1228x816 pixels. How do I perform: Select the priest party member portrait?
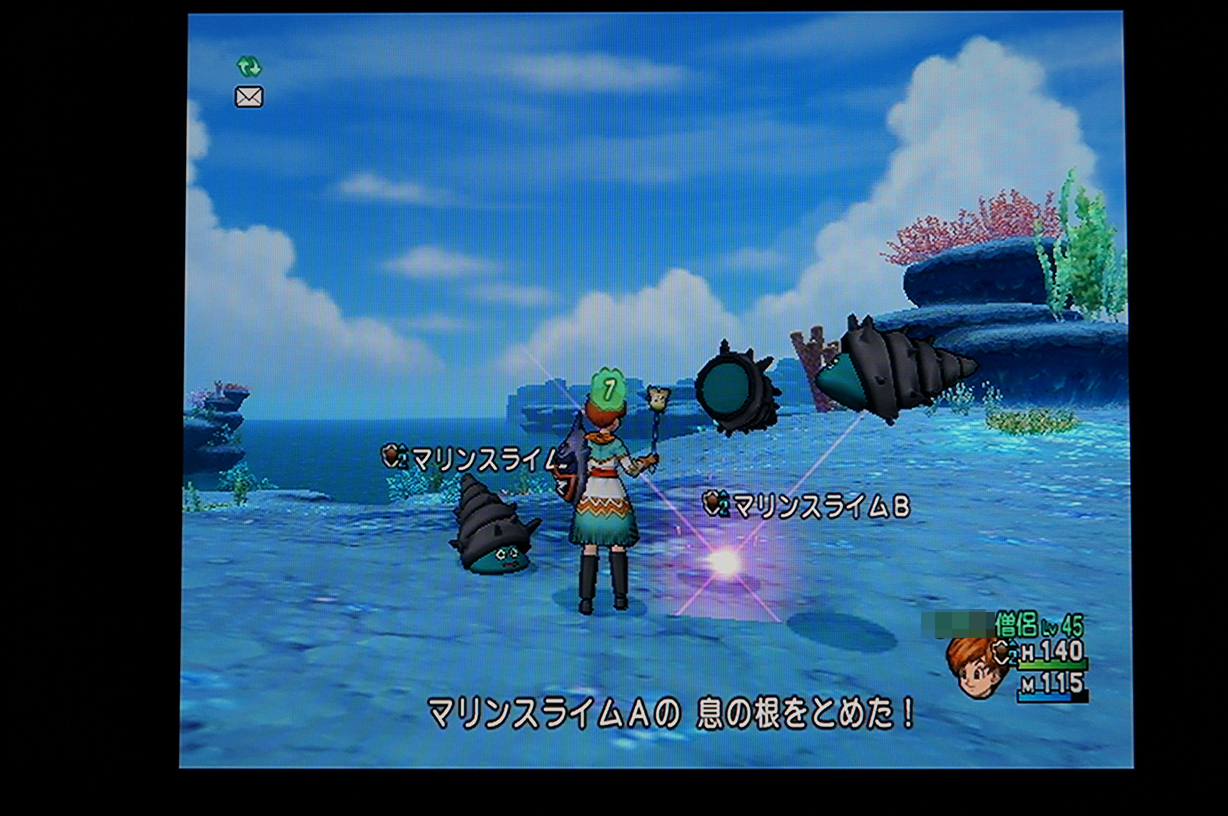(977, 667)
